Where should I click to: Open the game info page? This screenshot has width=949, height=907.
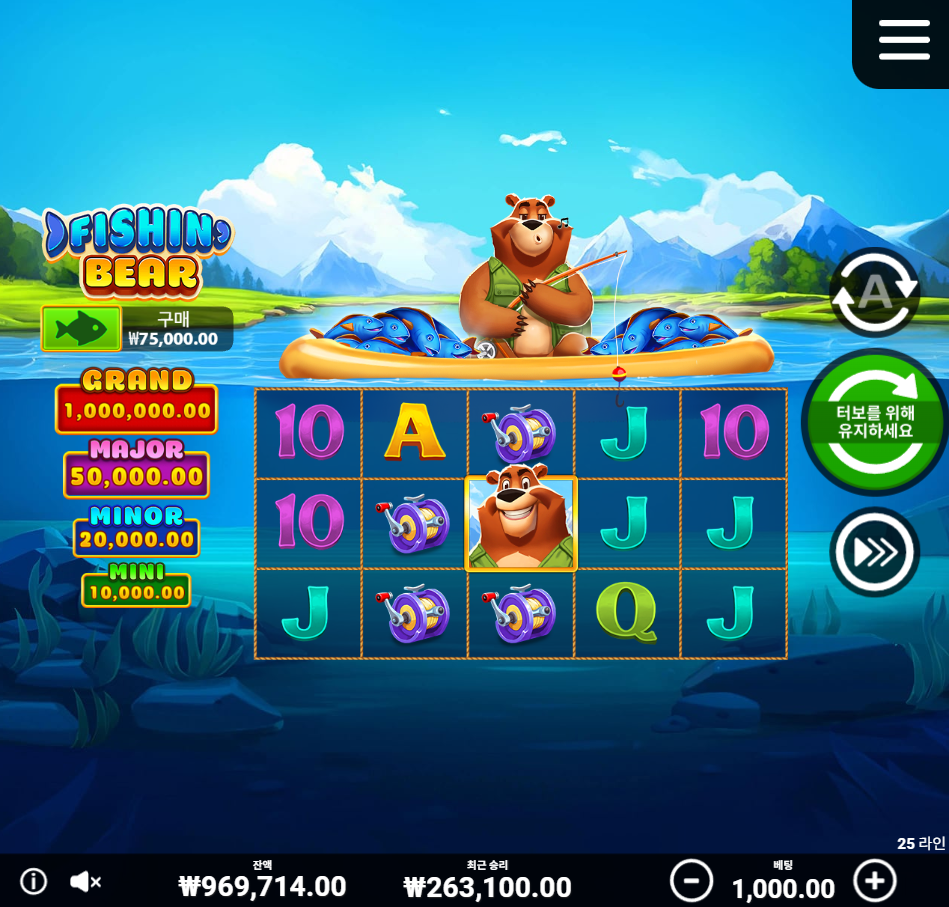[34, 881]
